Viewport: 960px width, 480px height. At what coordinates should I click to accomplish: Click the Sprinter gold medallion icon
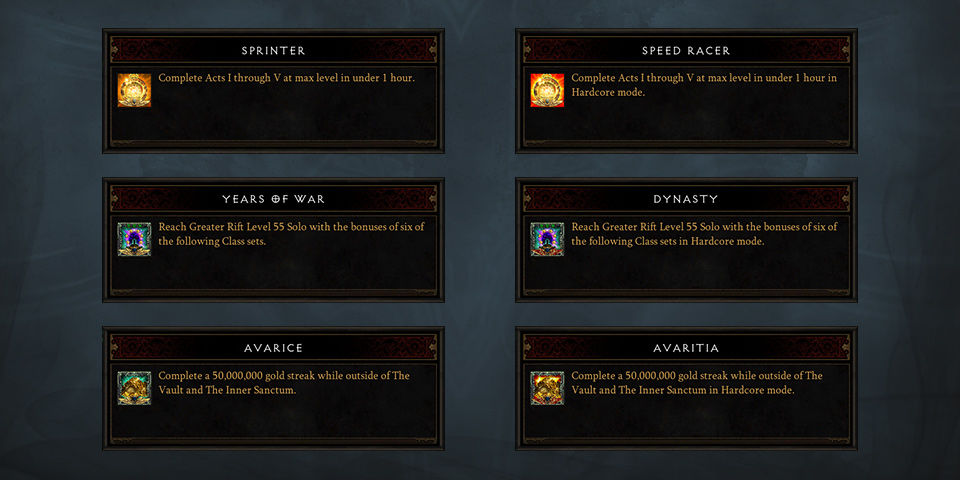(134, 90)
